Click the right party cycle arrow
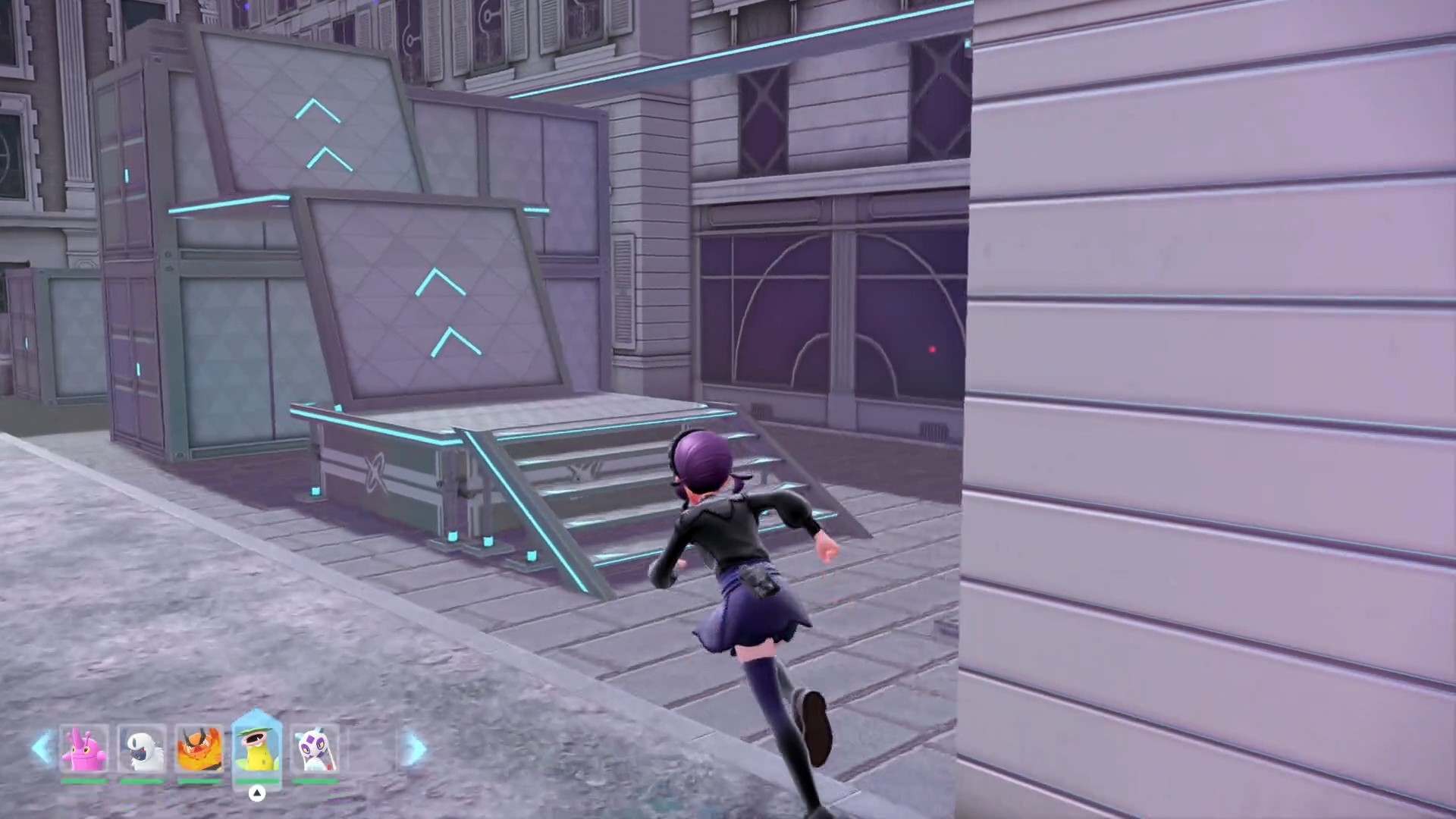 (x=415, y=749)
